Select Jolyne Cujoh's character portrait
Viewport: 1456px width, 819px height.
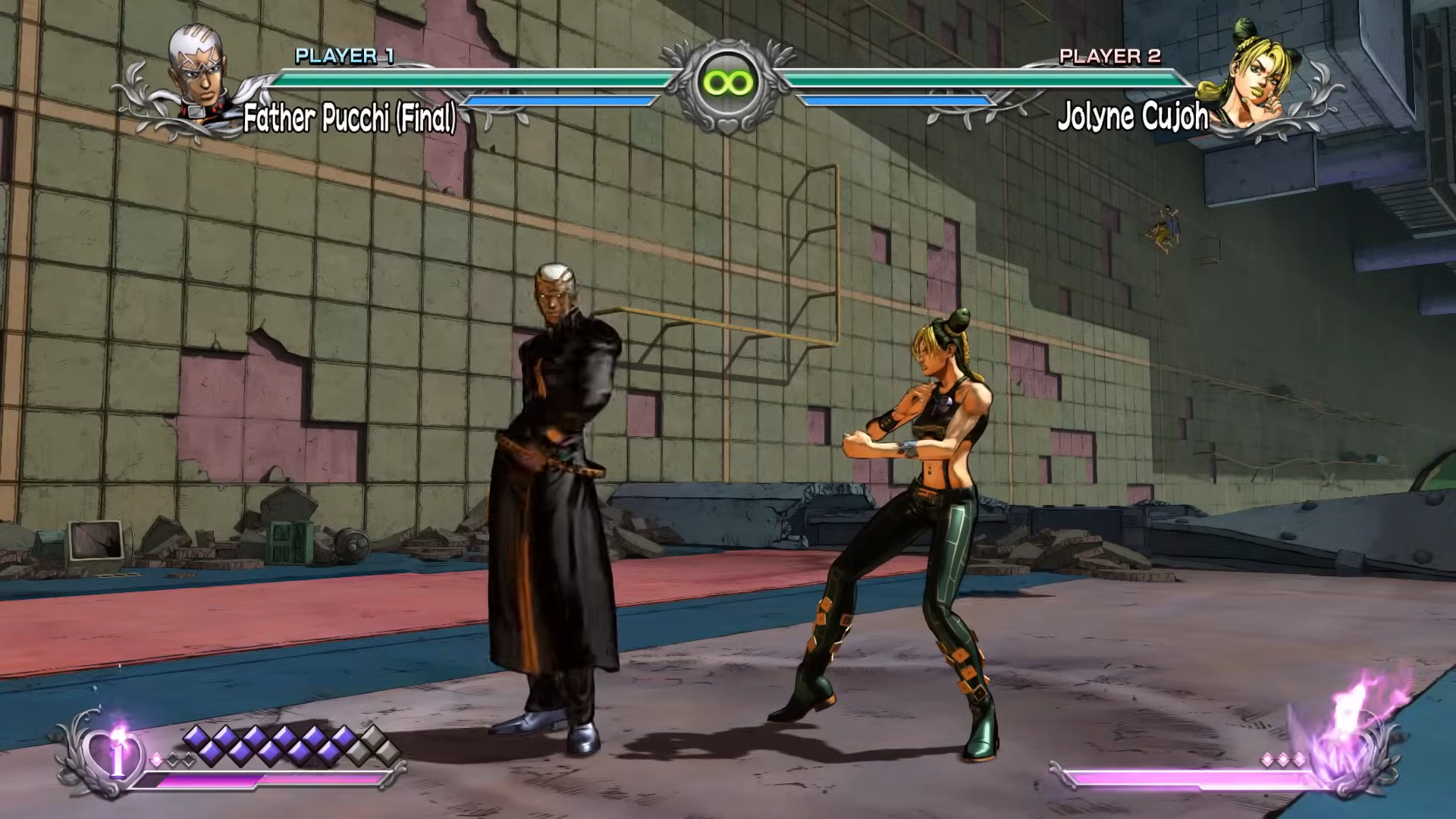tap(1255, 76)
